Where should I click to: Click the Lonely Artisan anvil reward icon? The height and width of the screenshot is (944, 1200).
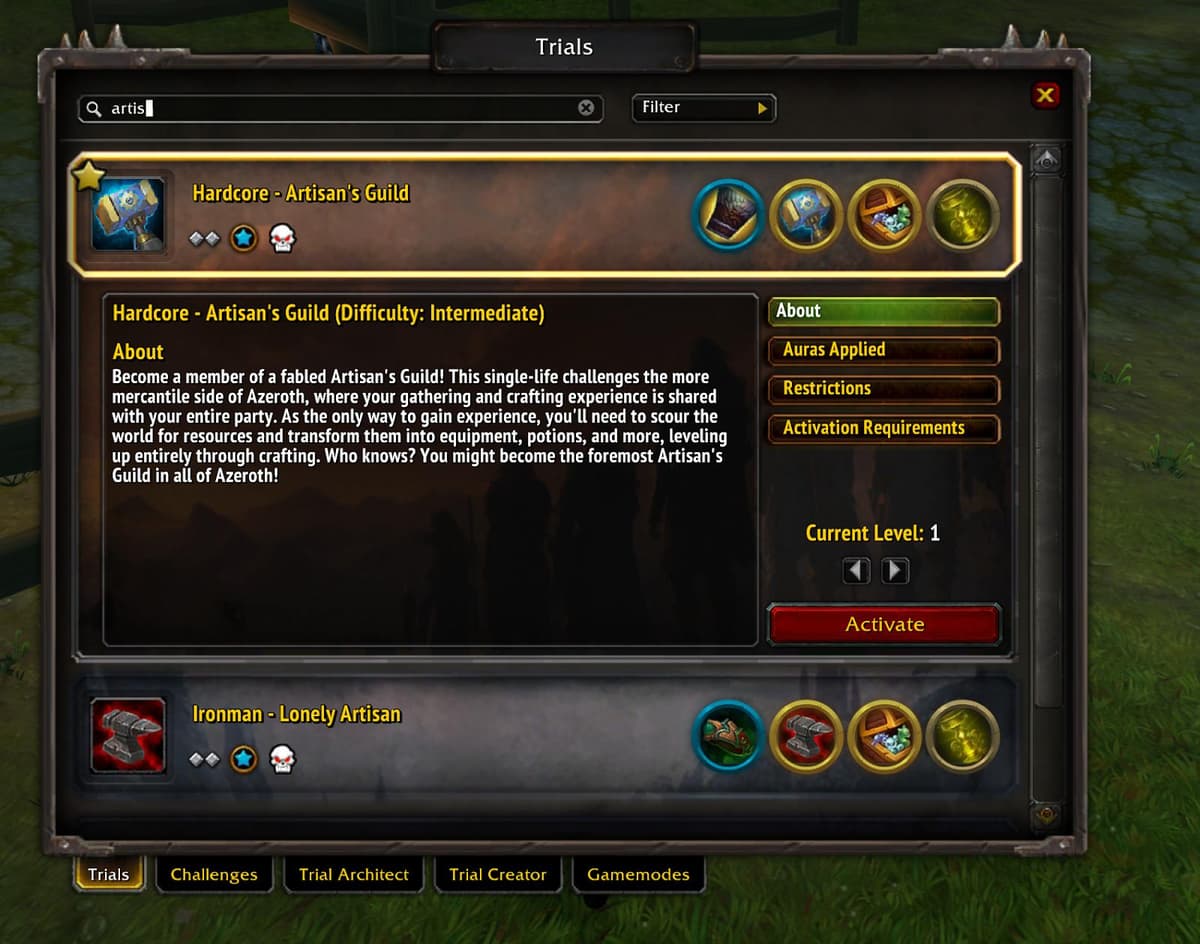806,737
